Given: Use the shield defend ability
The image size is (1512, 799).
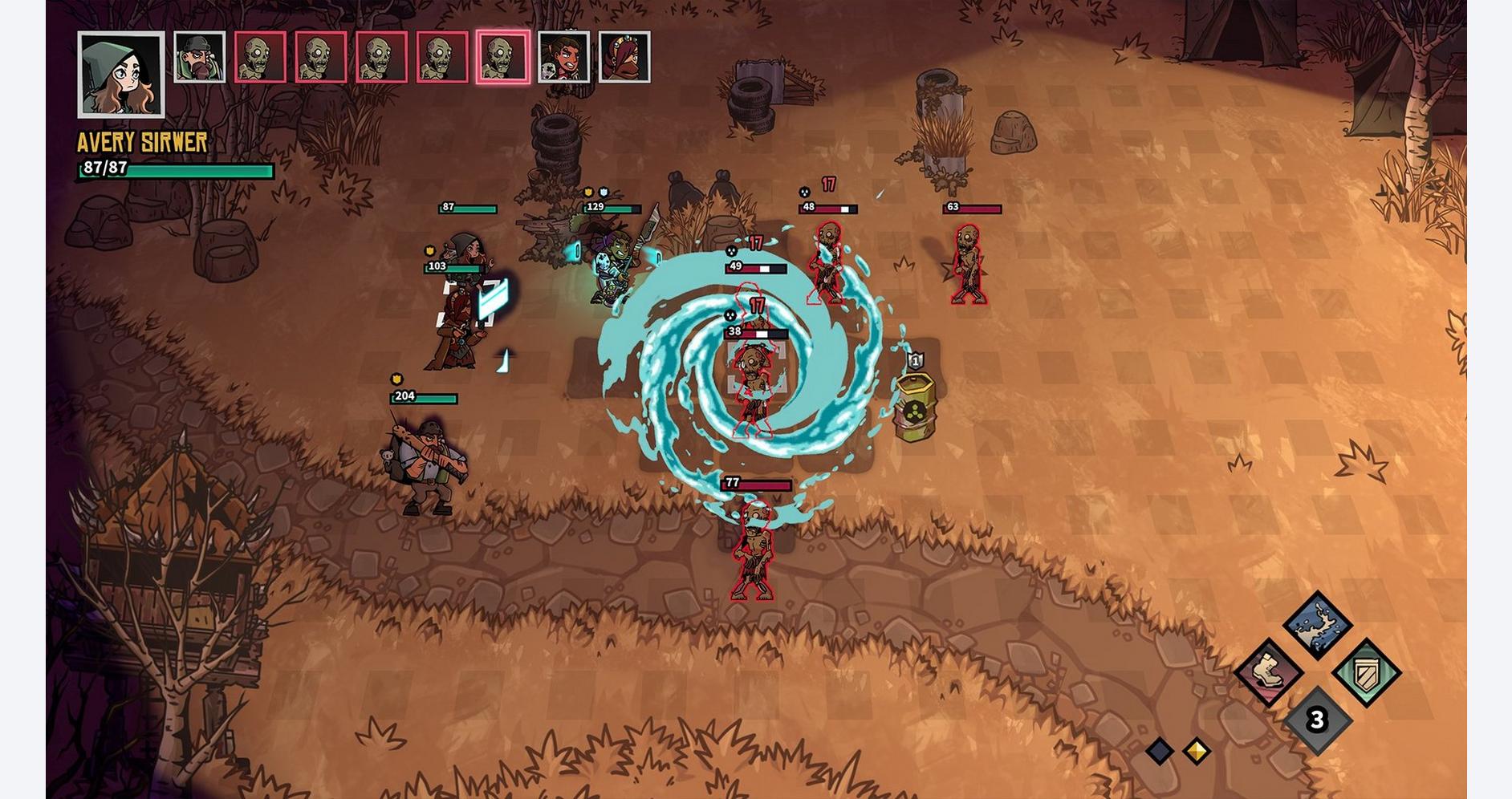Looking at the screenshot, I should tap(1366, 672).
